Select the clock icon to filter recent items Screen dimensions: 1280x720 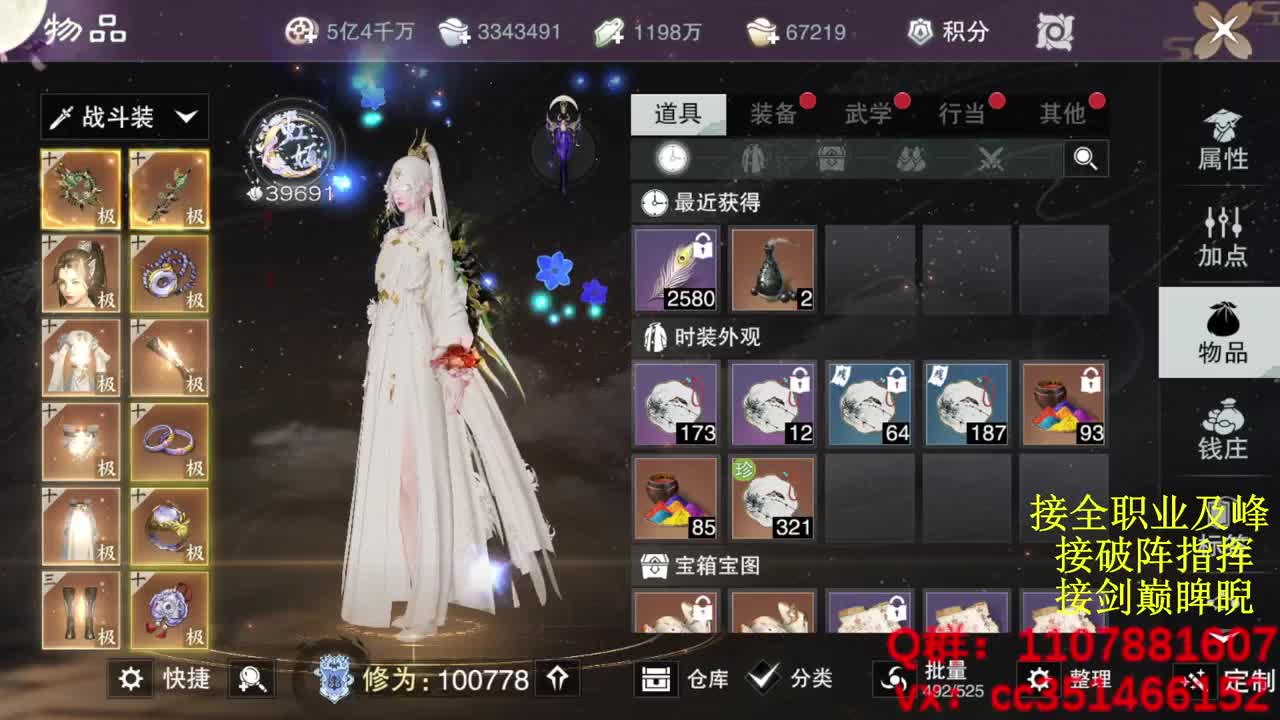(672, 158)
